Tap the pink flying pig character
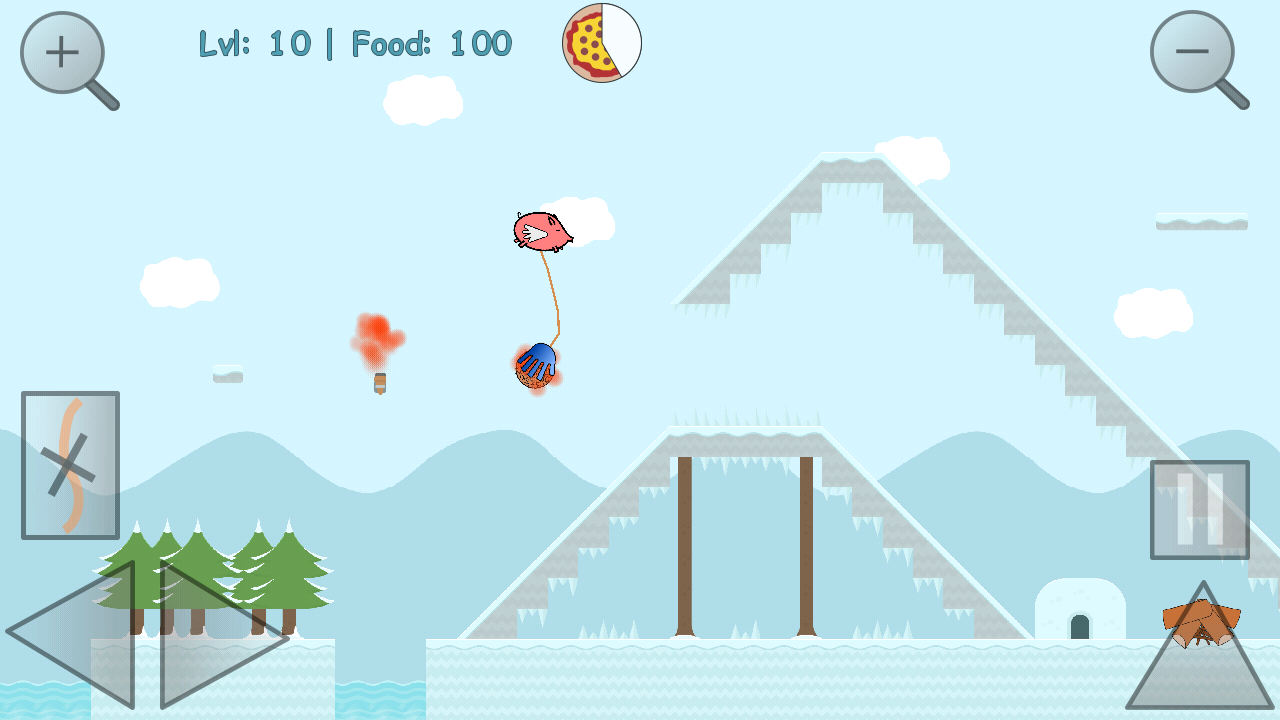Screen dimensions: 1280x720 click(x=543, y=232)
